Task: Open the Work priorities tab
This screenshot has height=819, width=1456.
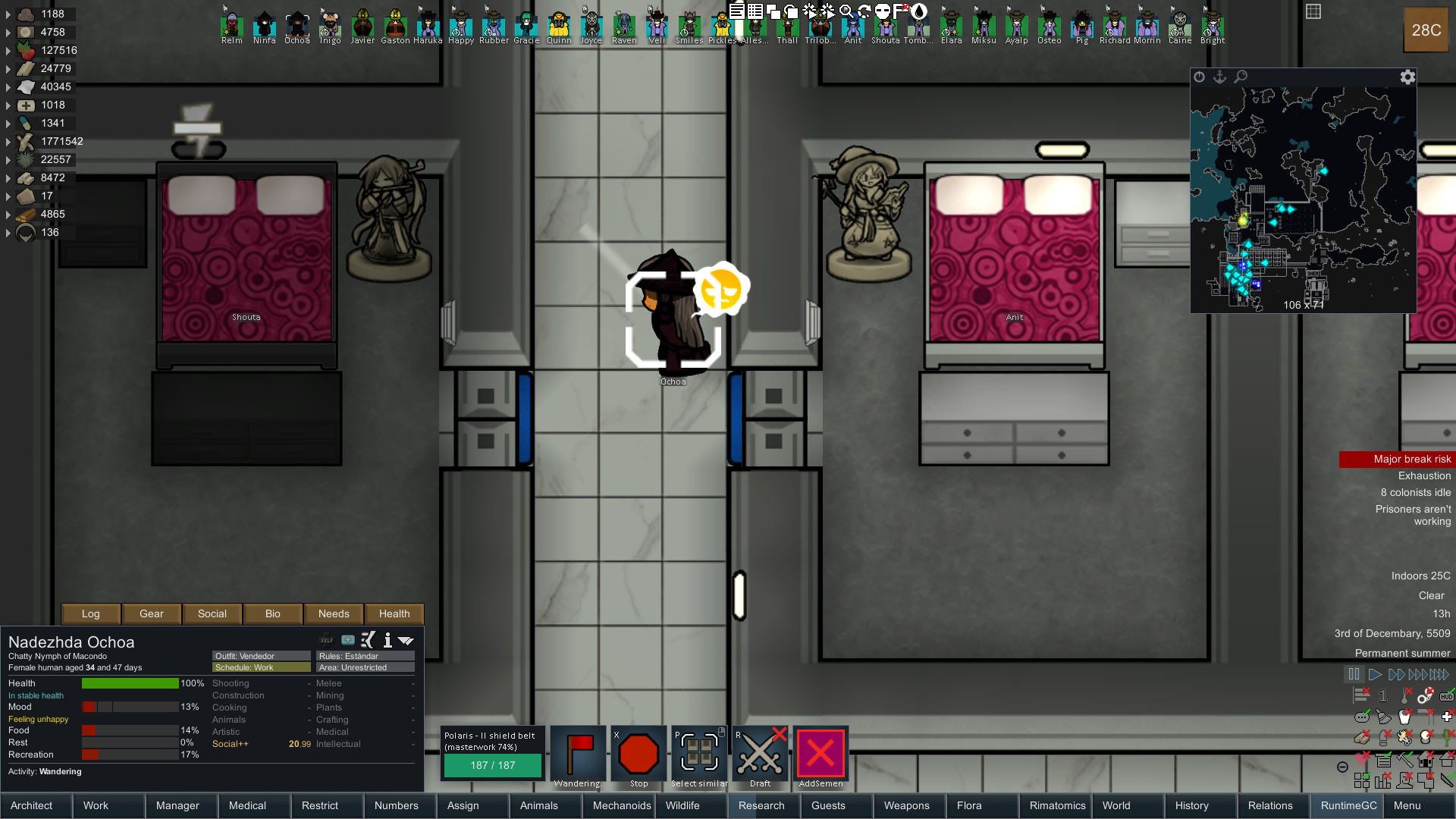Action: pyautogui.click(x=96, y=805)
